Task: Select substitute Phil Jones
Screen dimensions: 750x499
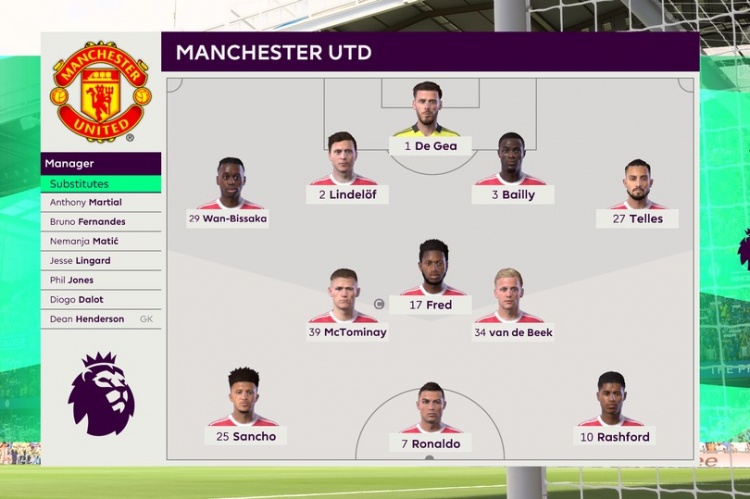Action: (100, 280)
